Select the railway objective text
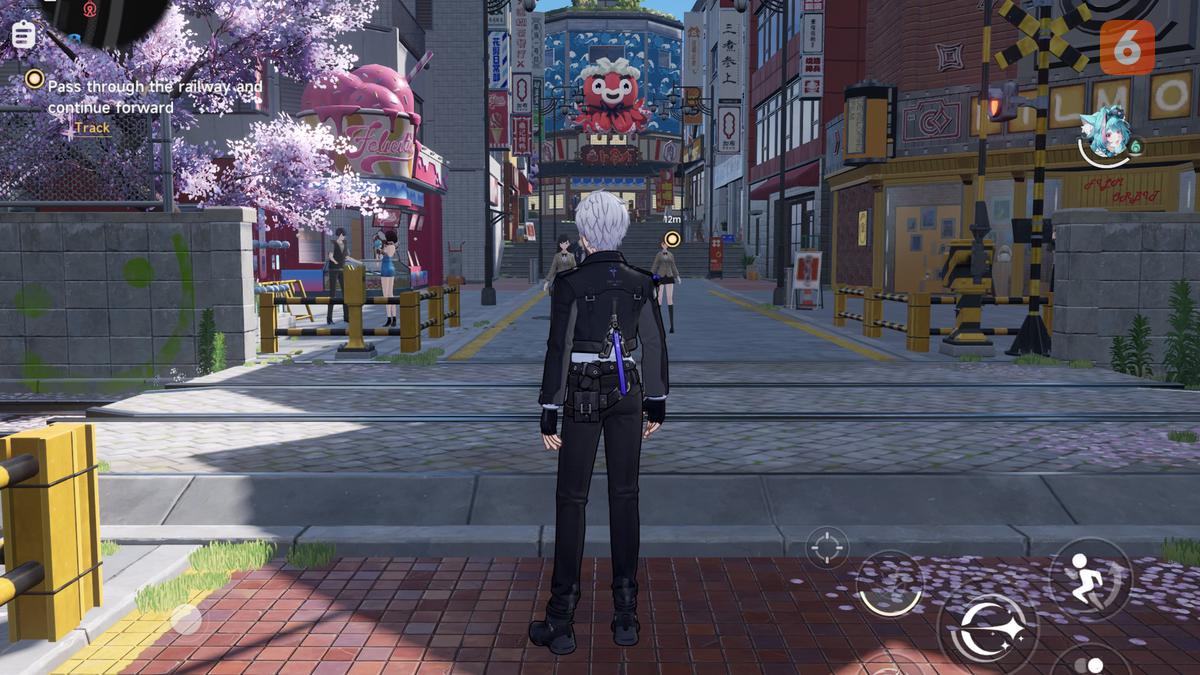This screenshot has width=1200, height=675. click(155, 97)
